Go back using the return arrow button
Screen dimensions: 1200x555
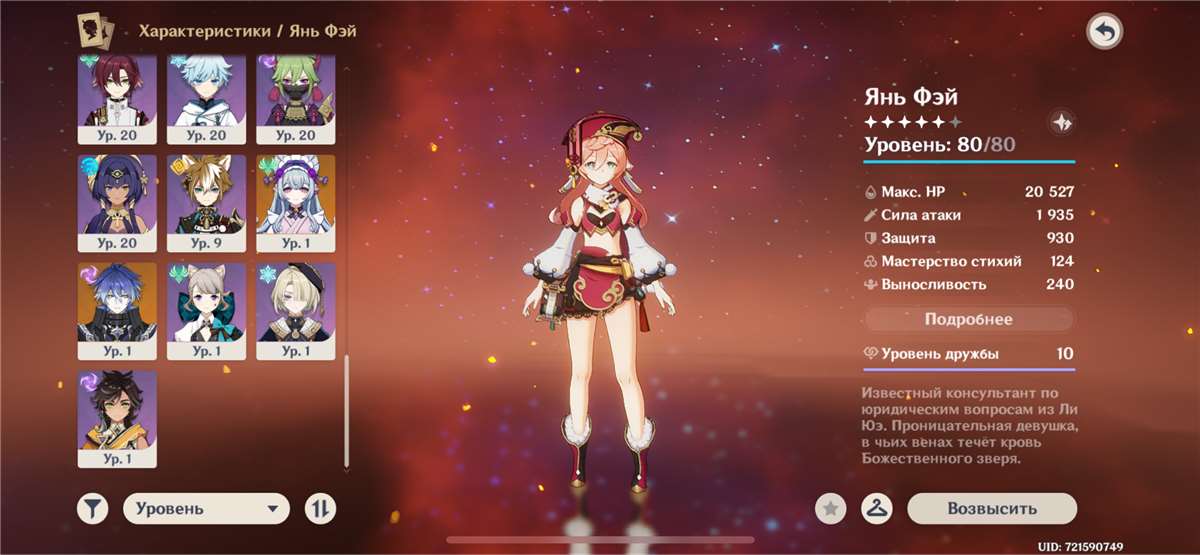1104,33
